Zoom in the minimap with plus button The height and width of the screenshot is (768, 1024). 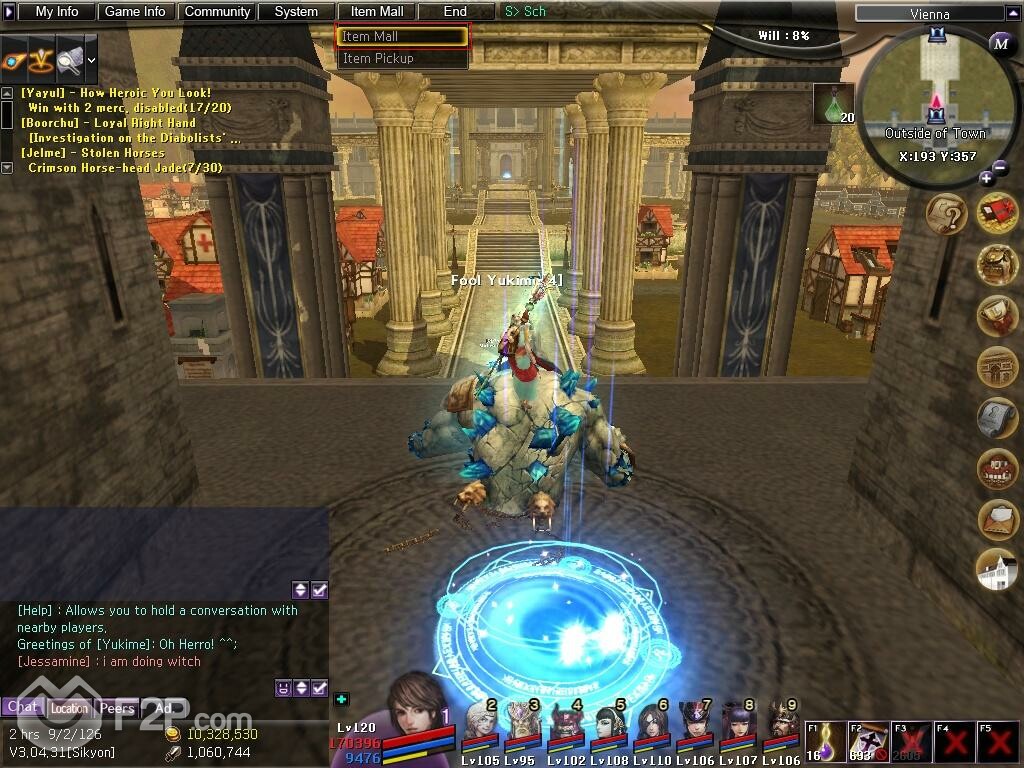point(987,178)
